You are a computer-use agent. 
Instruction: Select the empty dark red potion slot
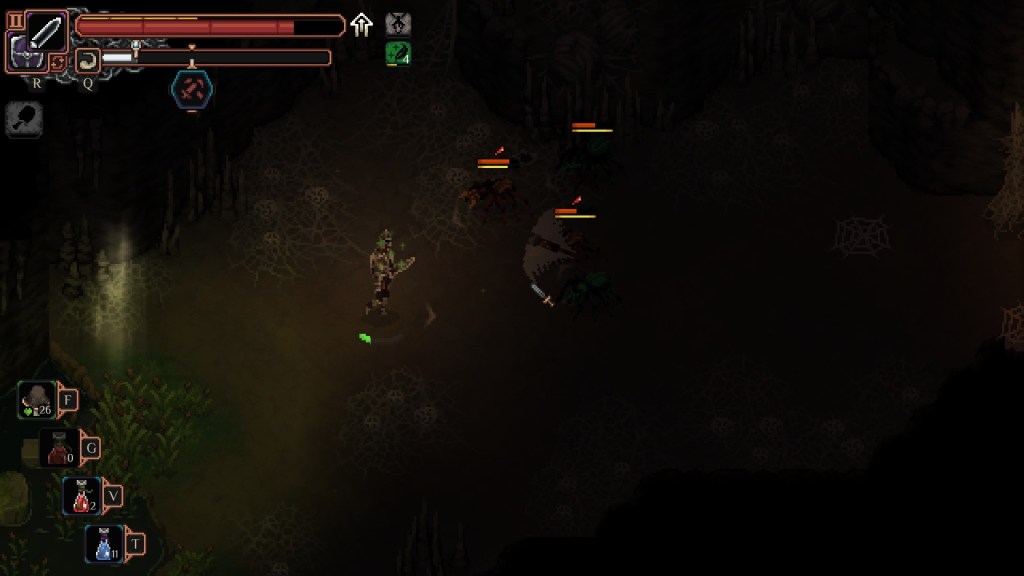(x=58, y=449)
